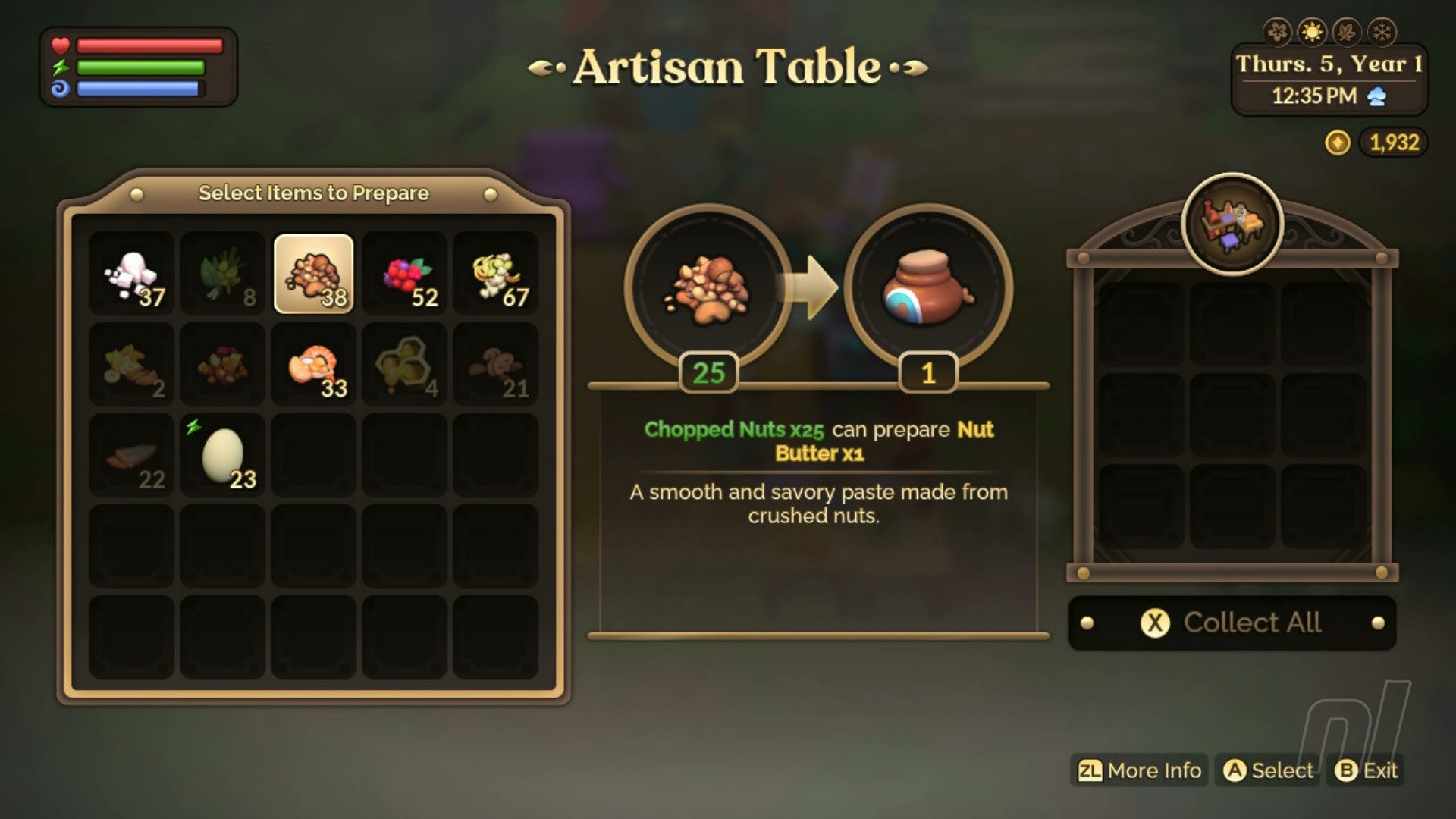Open the artisan table furniture icon
1456x819 pixels.
(1232, 224)
